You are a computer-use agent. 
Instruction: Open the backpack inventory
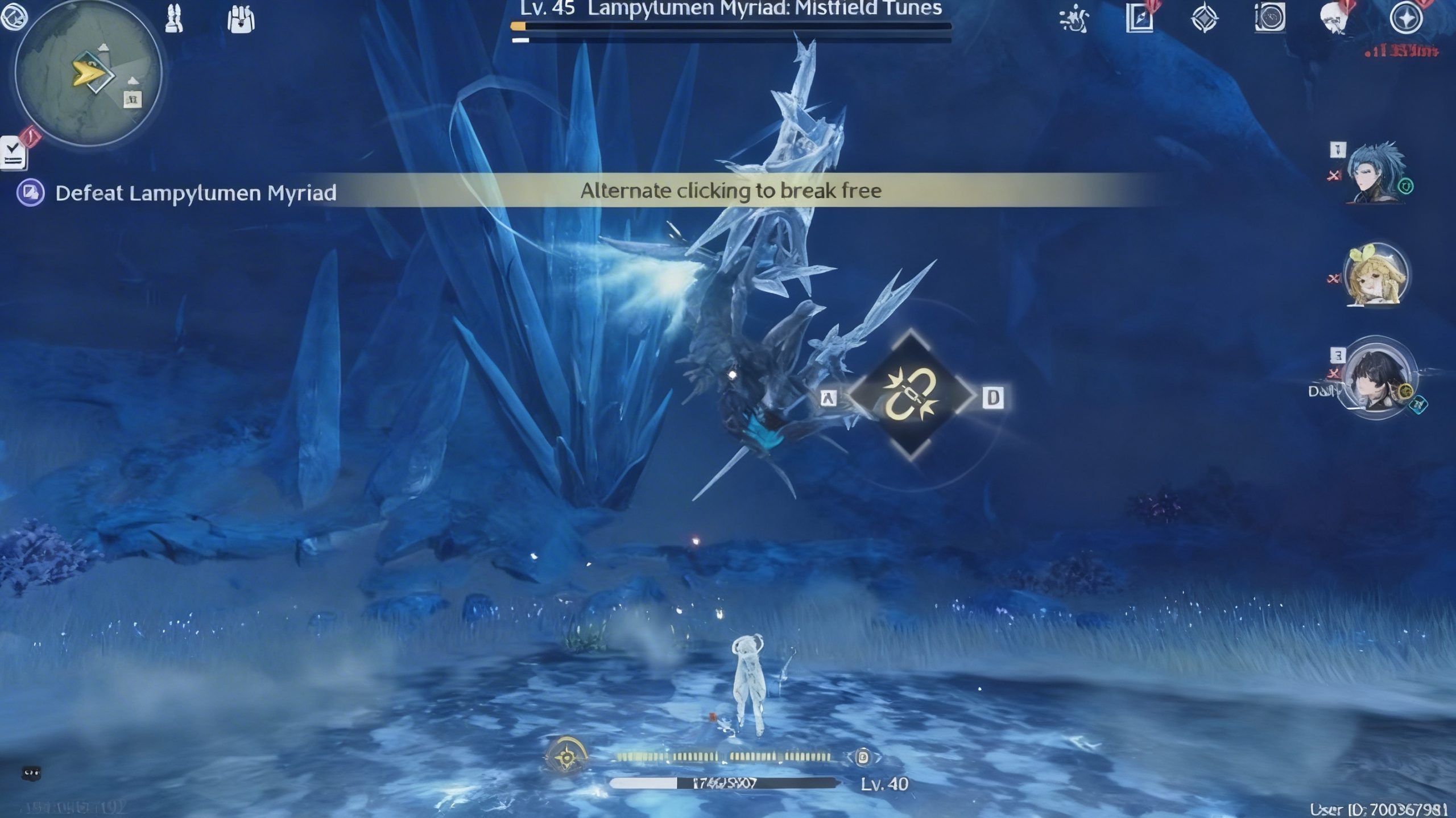[x=241, y=19]
